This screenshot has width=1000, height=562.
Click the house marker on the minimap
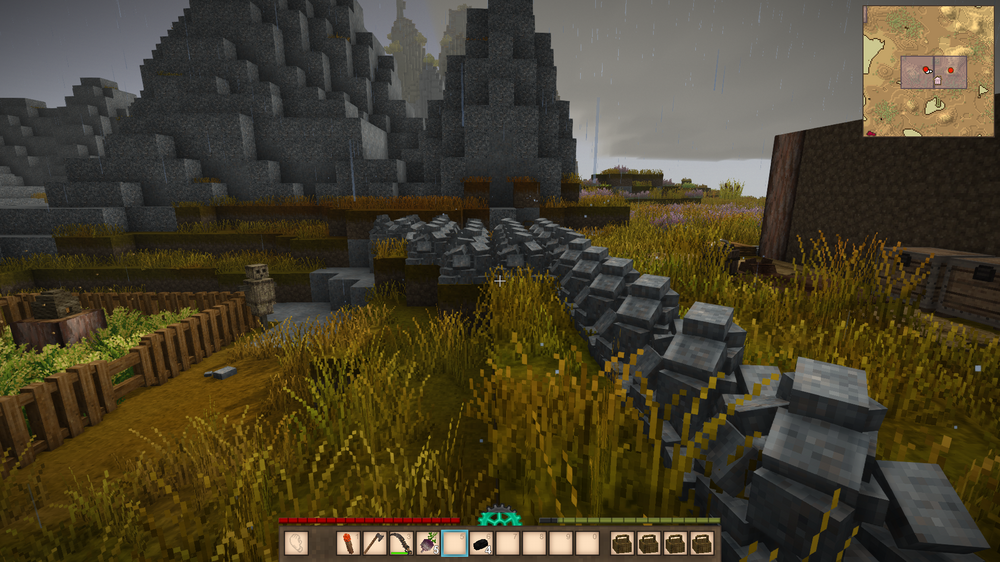pyautogui.click(x=937, y=79)
